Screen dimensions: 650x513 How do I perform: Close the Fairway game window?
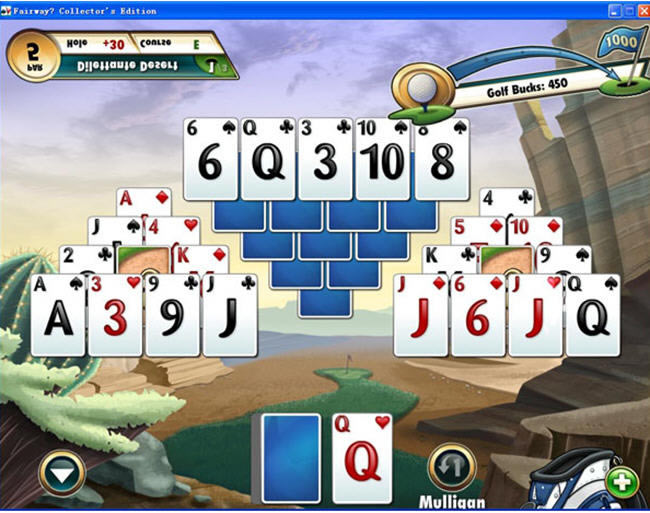pos(639,10)
